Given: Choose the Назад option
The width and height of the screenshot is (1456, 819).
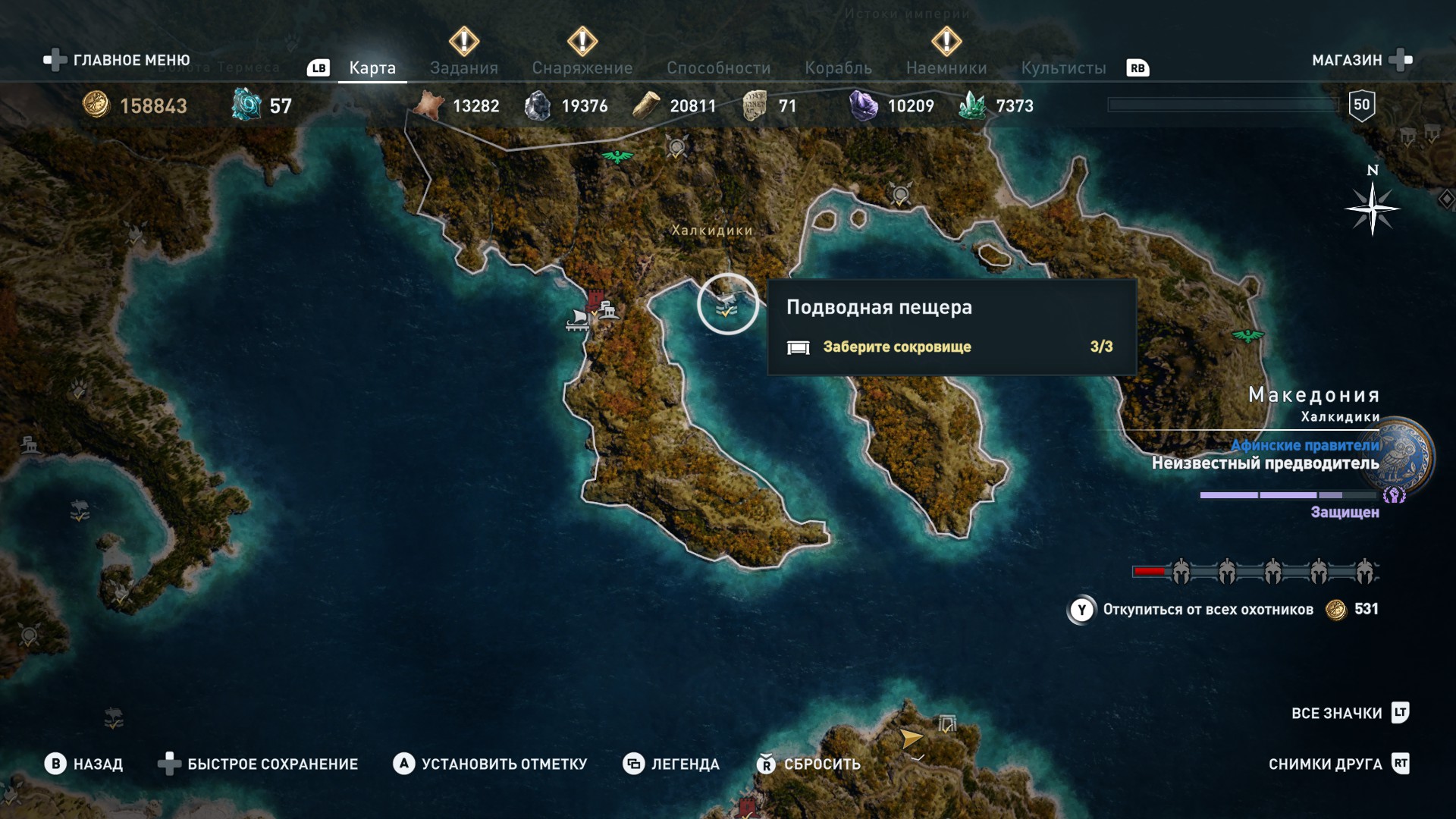Looking at the screenshot, I should click(84, 764).
